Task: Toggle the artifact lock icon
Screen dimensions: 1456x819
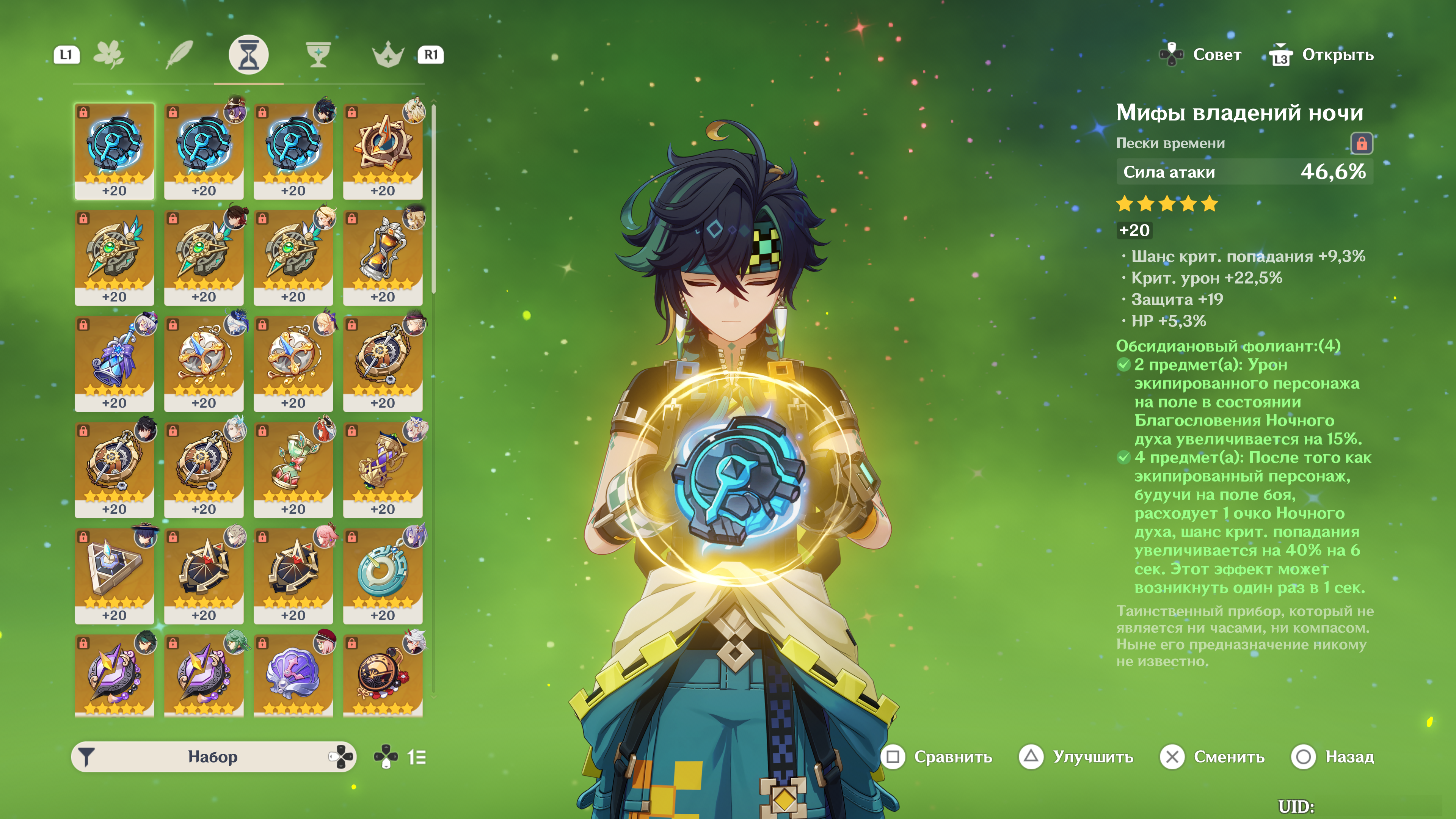Action: click(x=1361, y=144)
